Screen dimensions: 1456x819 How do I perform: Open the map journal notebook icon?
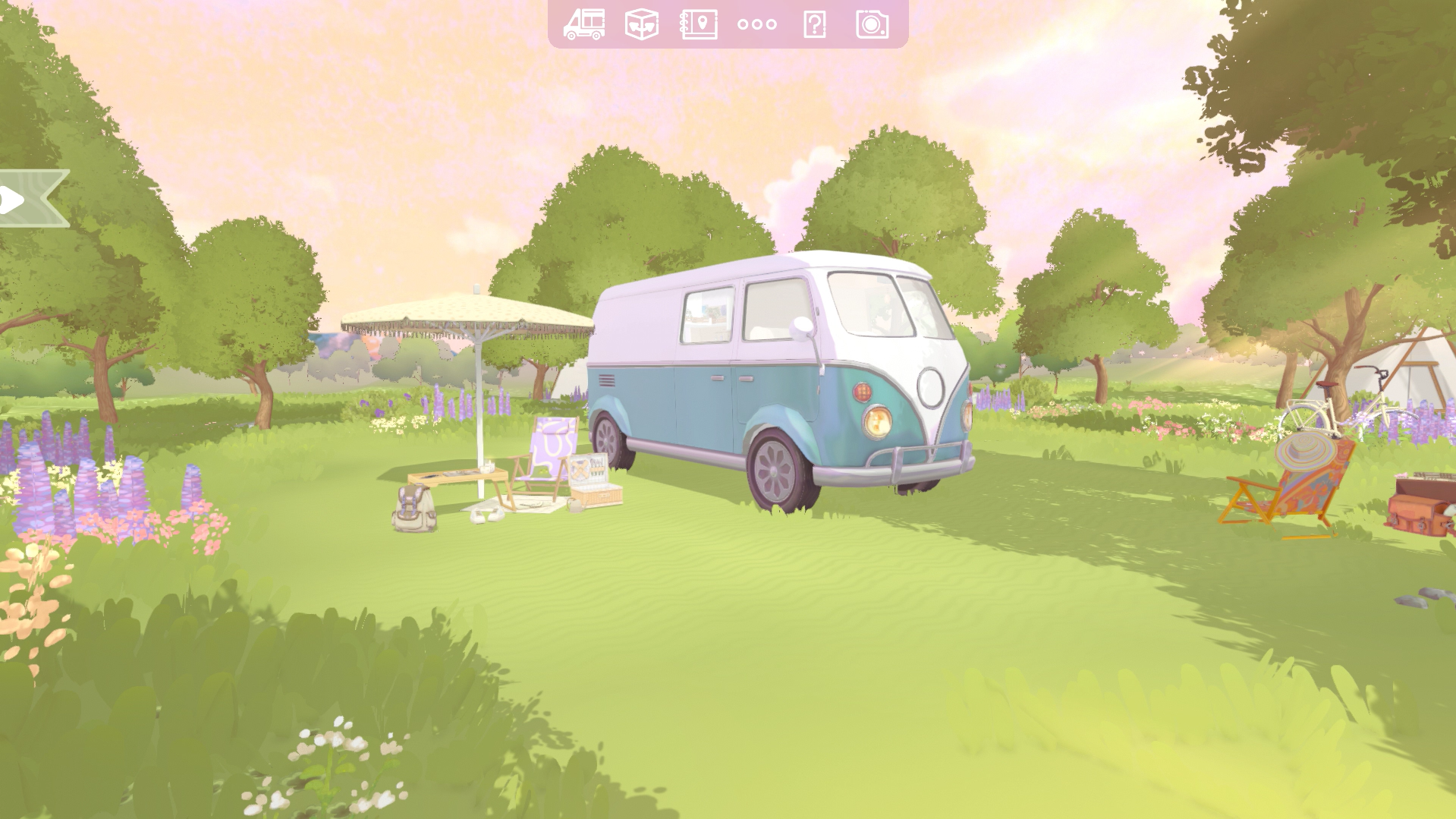click(699, 24)
